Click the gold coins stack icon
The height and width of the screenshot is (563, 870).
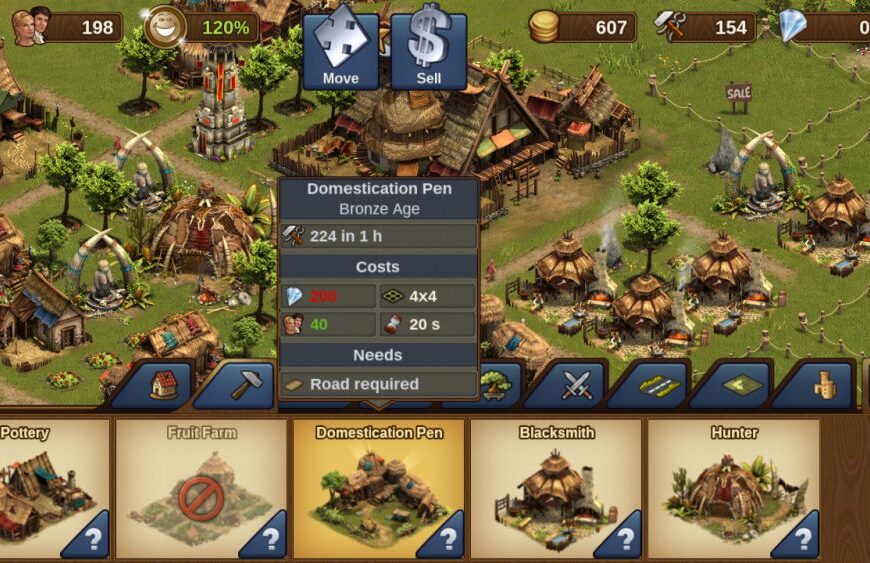click(x=544, y=27)
